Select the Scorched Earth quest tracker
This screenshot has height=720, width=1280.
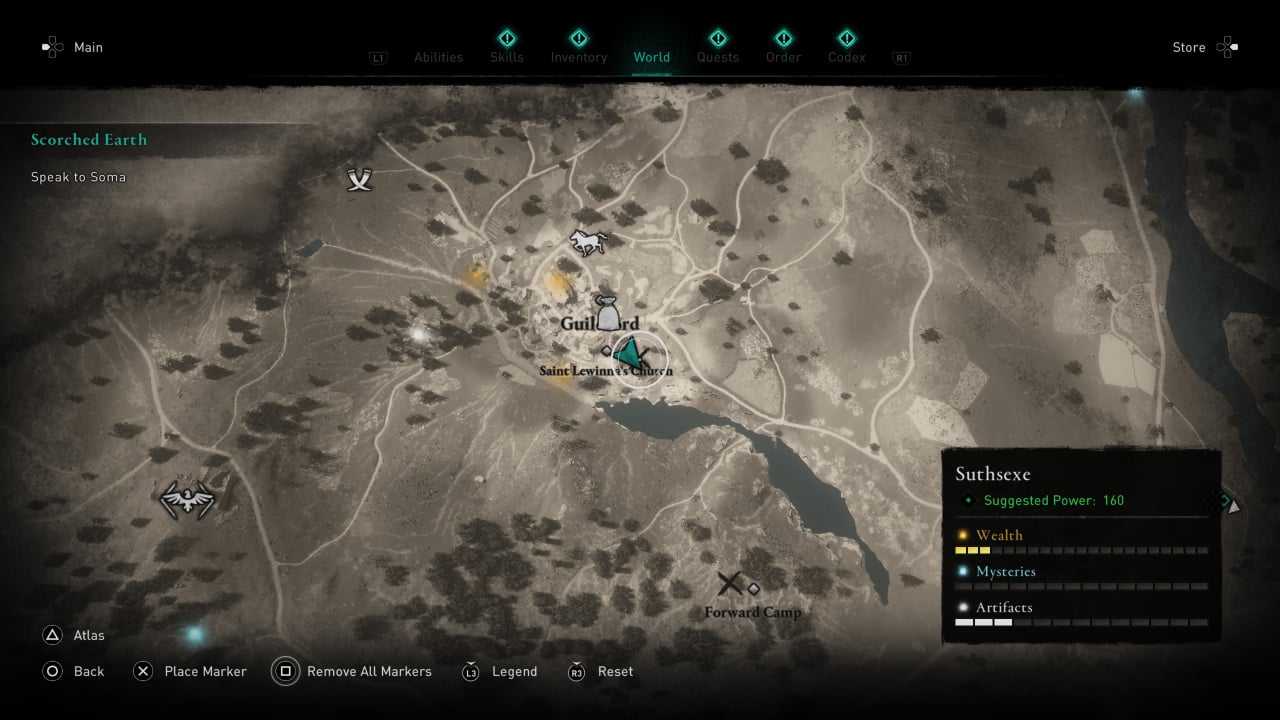tap(89, 140)
